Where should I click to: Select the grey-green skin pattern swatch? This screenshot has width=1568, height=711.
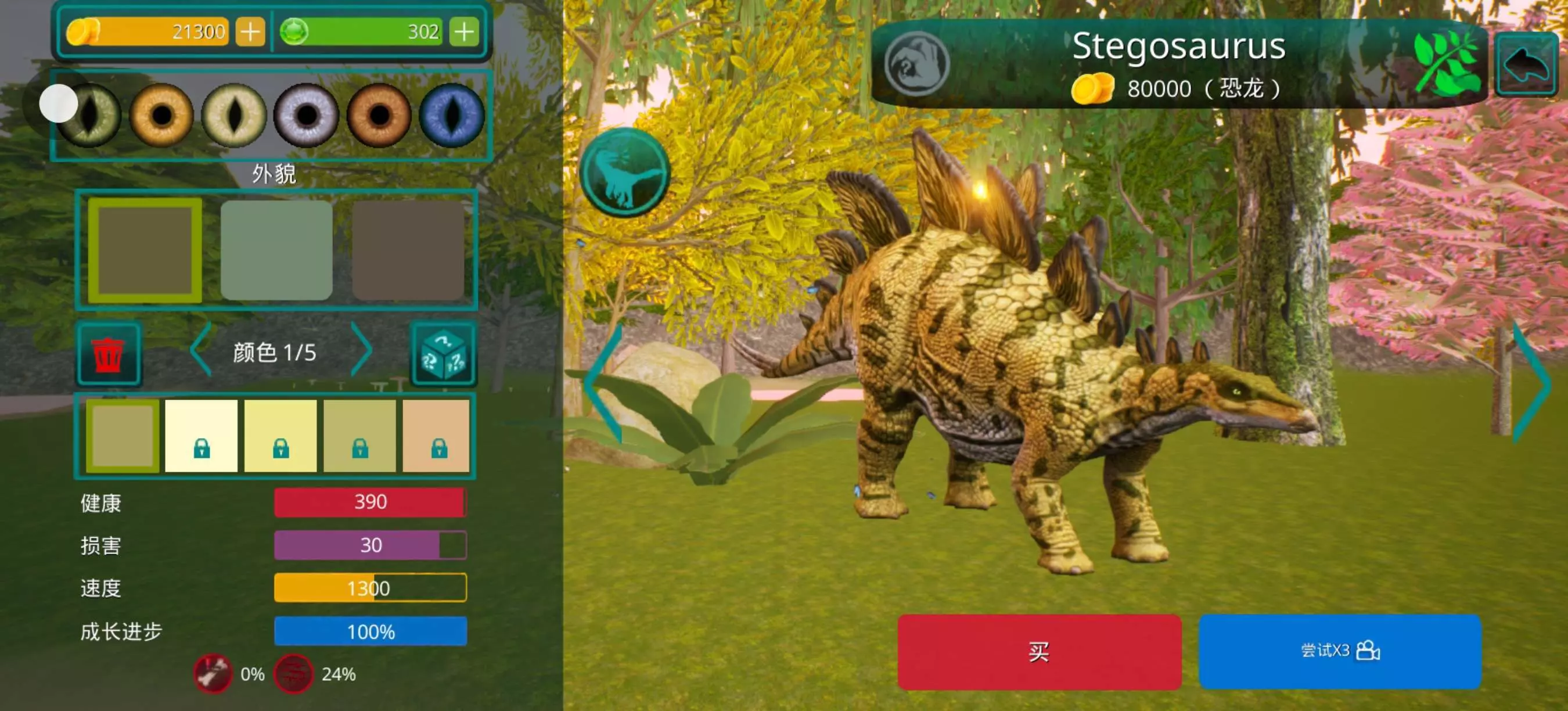(276, 250)
